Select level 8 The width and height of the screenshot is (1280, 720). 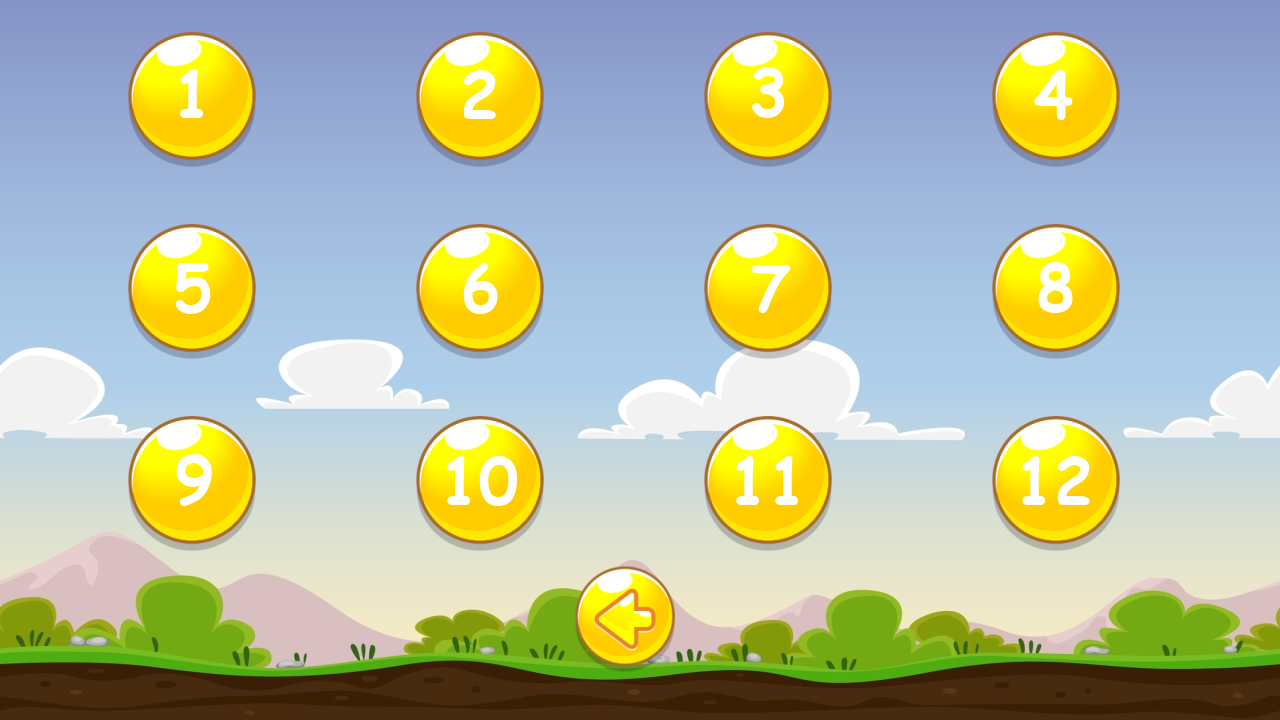[x=1054, y=287]
